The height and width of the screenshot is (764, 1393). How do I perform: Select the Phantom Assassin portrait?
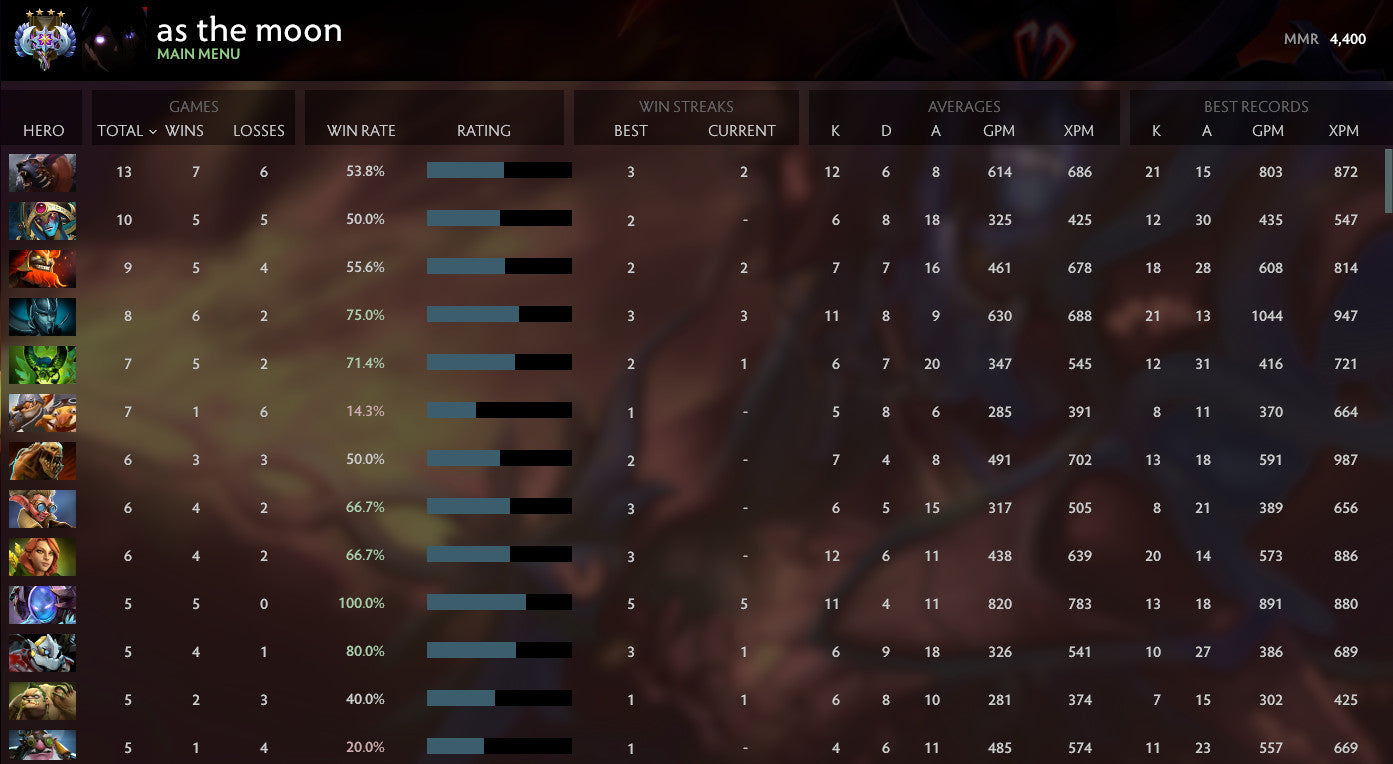coord(42,316)
